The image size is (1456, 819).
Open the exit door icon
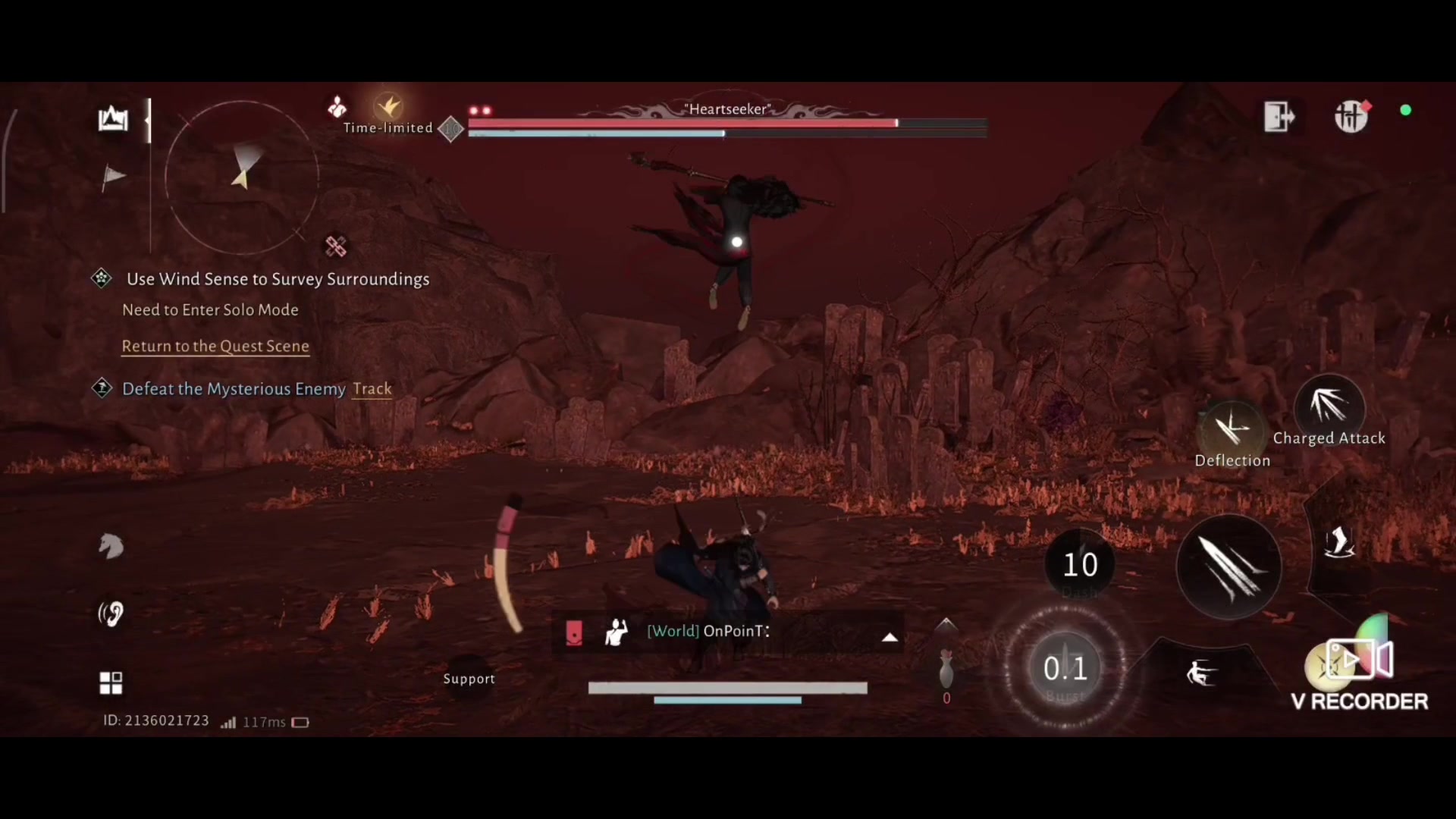pyautogui.click(x=1279, y=117)
